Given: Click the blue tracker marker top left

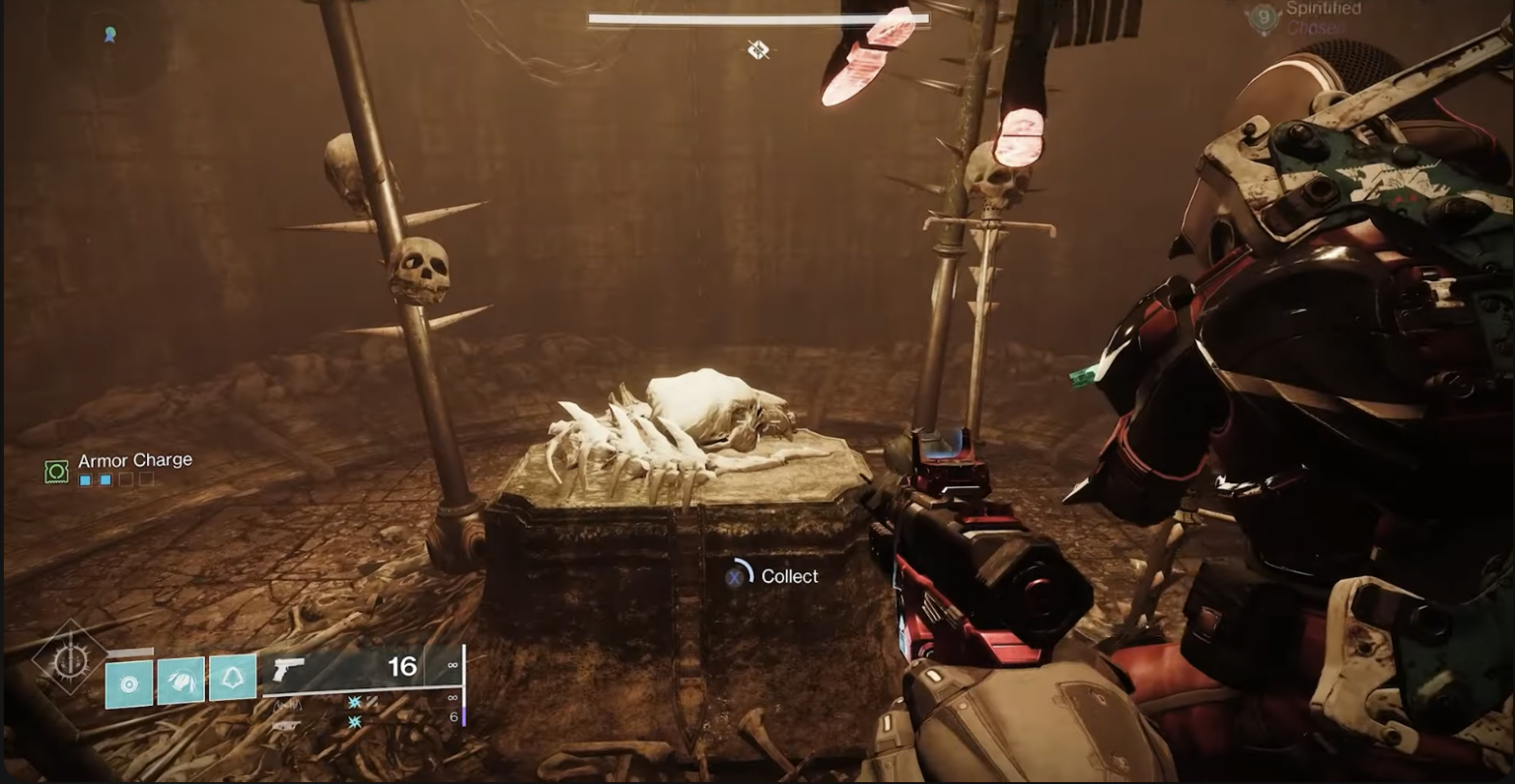Looking at the screenshot, I should tap(108, 36).
